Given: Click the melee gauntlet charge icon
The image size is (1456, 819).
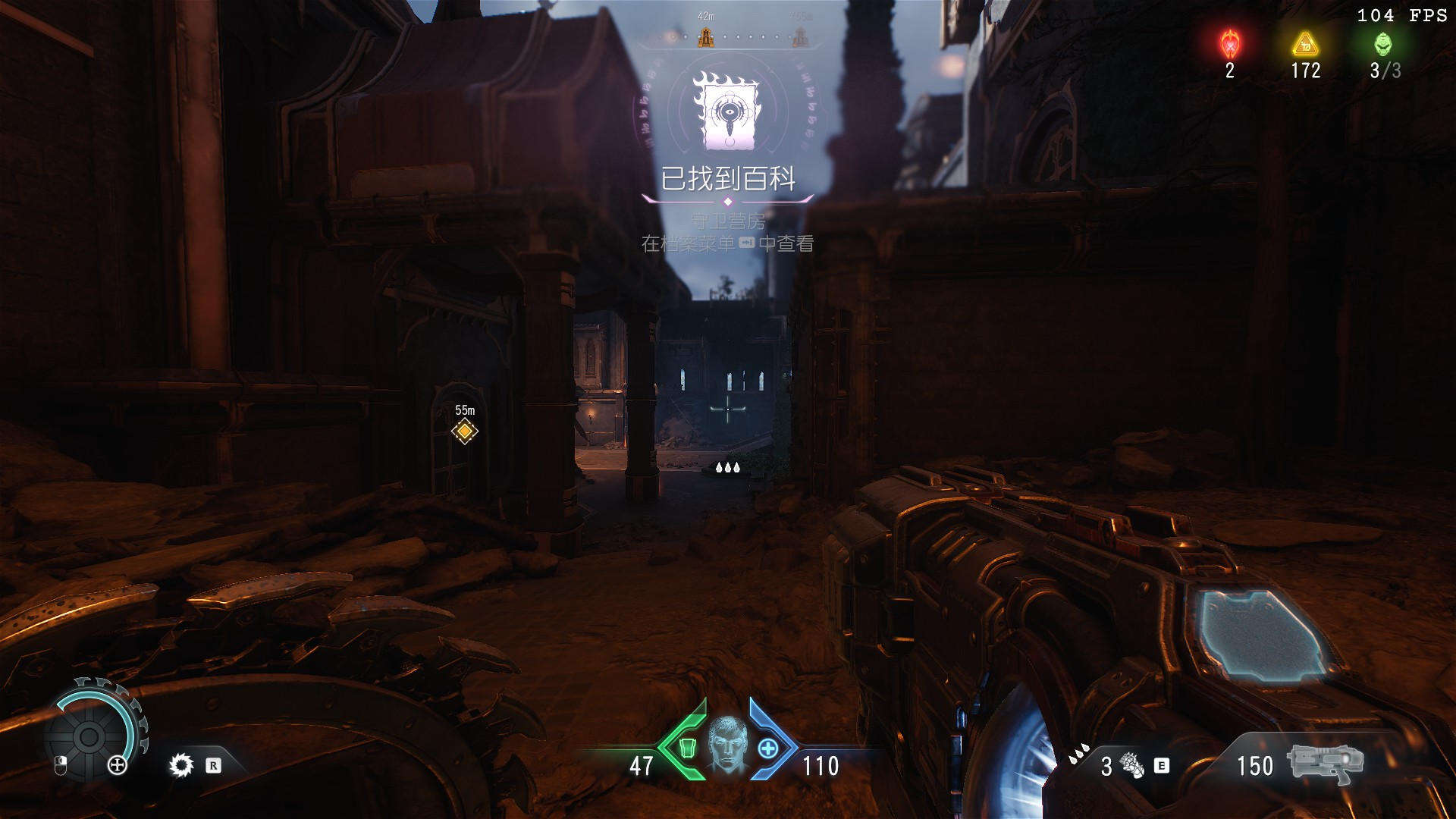Looking at the screenshot, I should [1131, 765].
